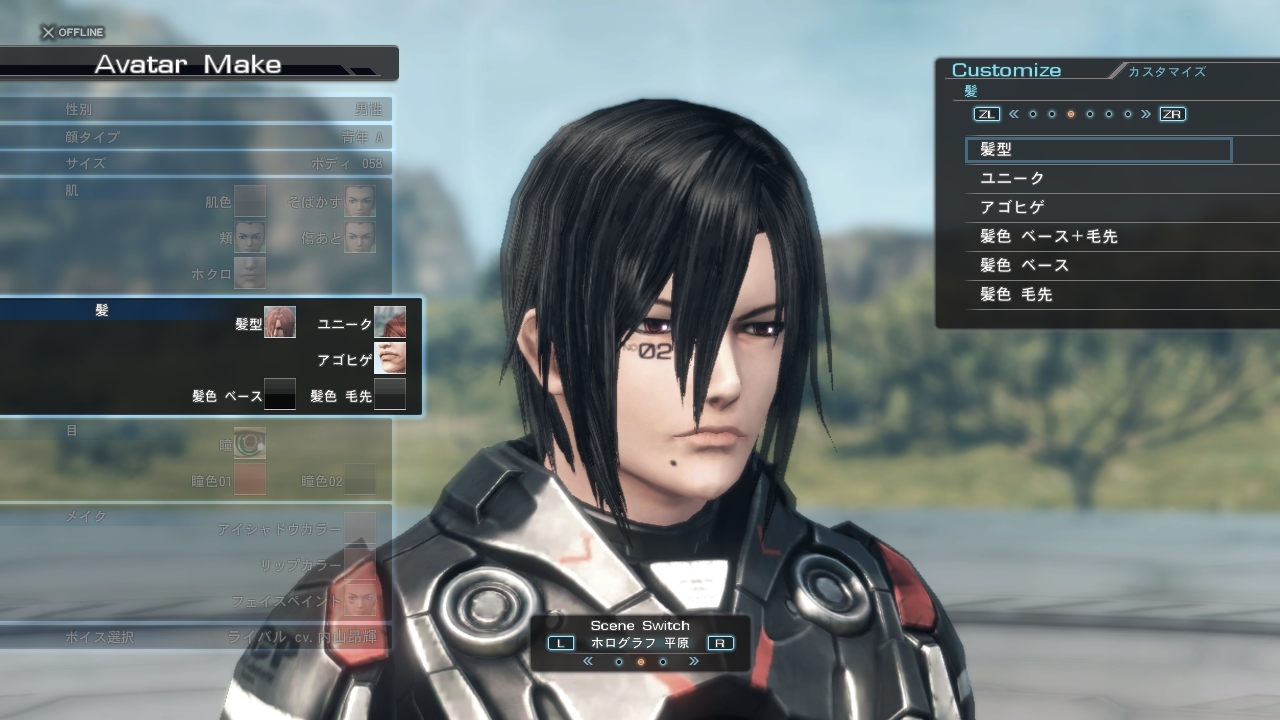
Task: Select the 顔タイプ face type row
Action: [x=196, y=137]
